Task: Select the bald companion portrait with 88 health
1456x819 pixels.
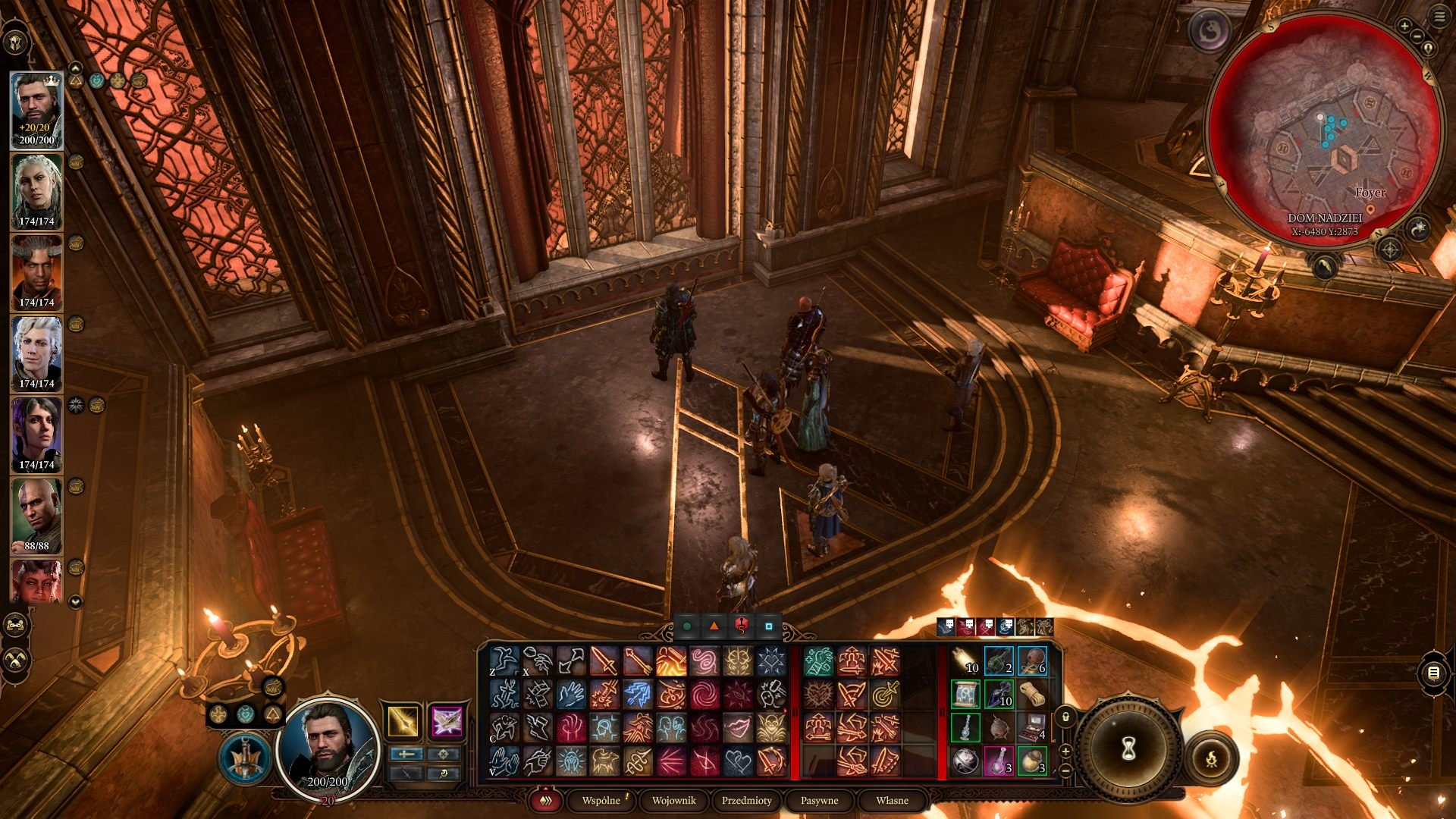Action: point(36,515)
